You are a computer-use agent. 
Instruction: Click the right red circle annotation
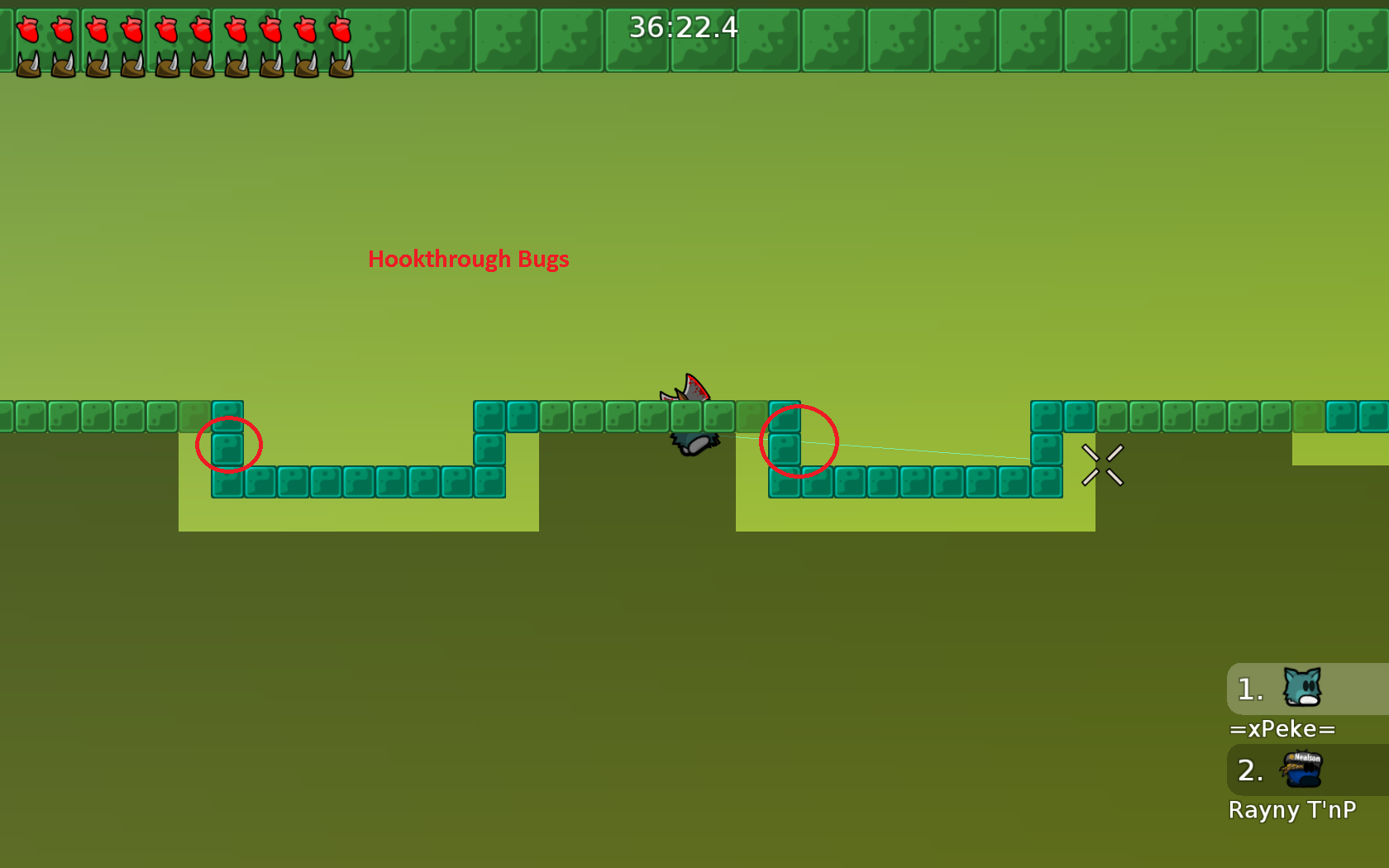[x=800, y=441]
